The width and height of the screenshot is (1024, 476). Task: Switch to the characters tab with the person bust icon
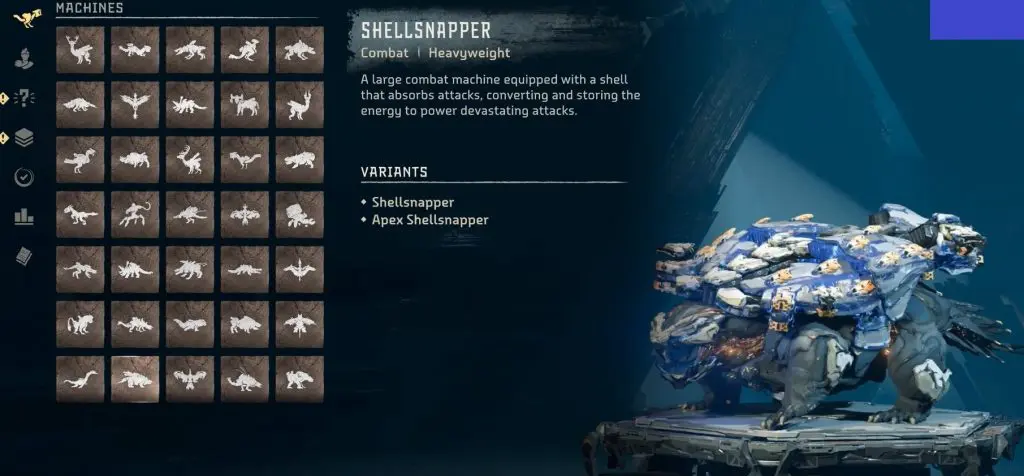click(24, 58)
